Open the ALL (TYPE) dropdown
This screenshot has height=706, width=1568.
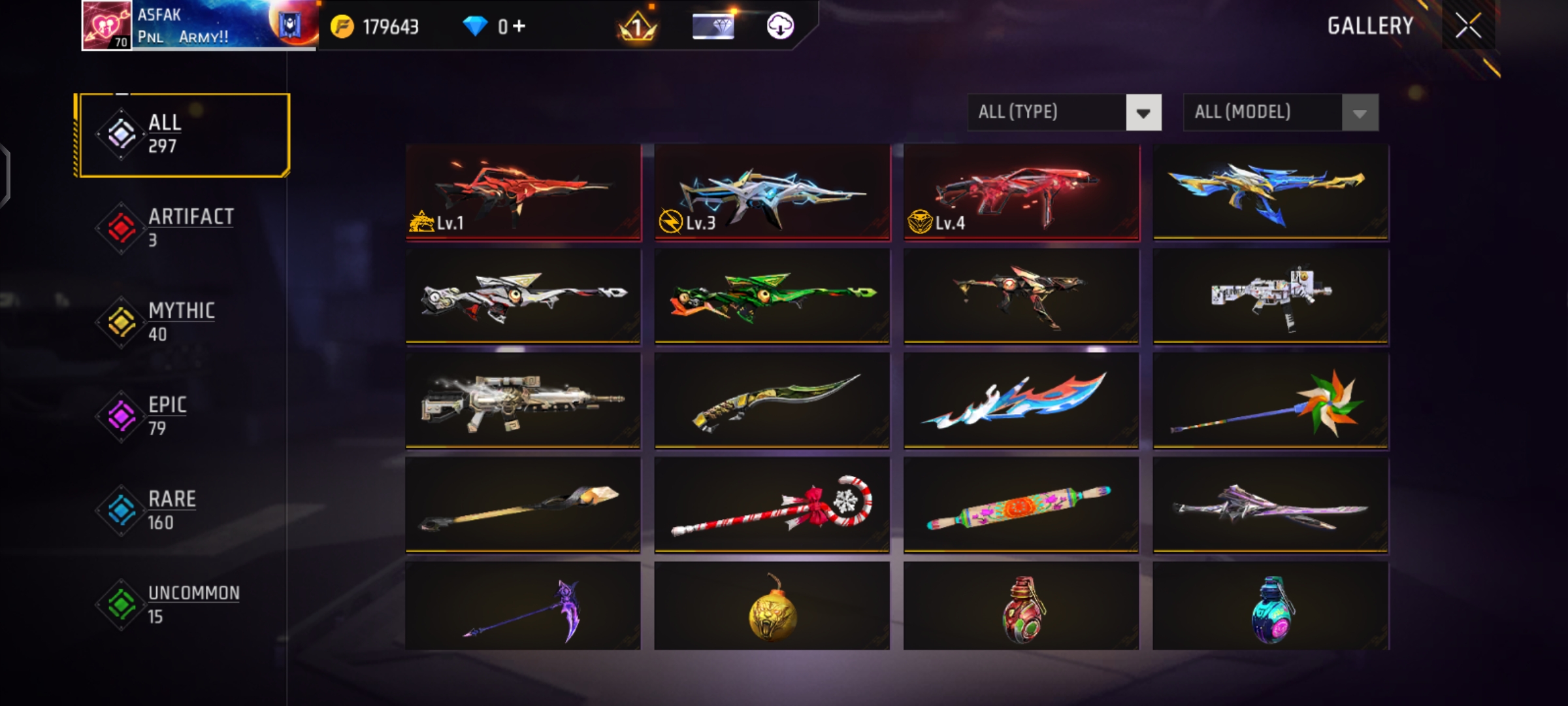1045,112
